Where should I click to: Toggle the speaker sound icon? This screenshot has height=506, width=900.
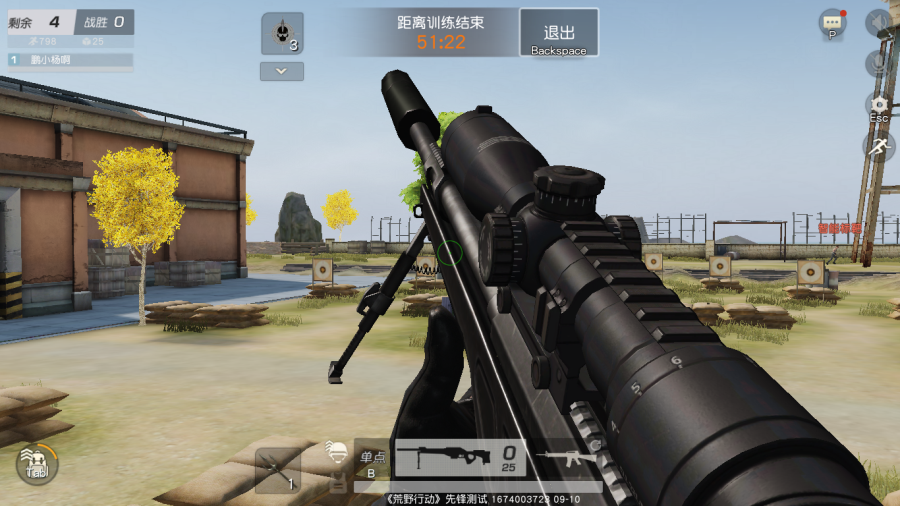click(878, 22)
